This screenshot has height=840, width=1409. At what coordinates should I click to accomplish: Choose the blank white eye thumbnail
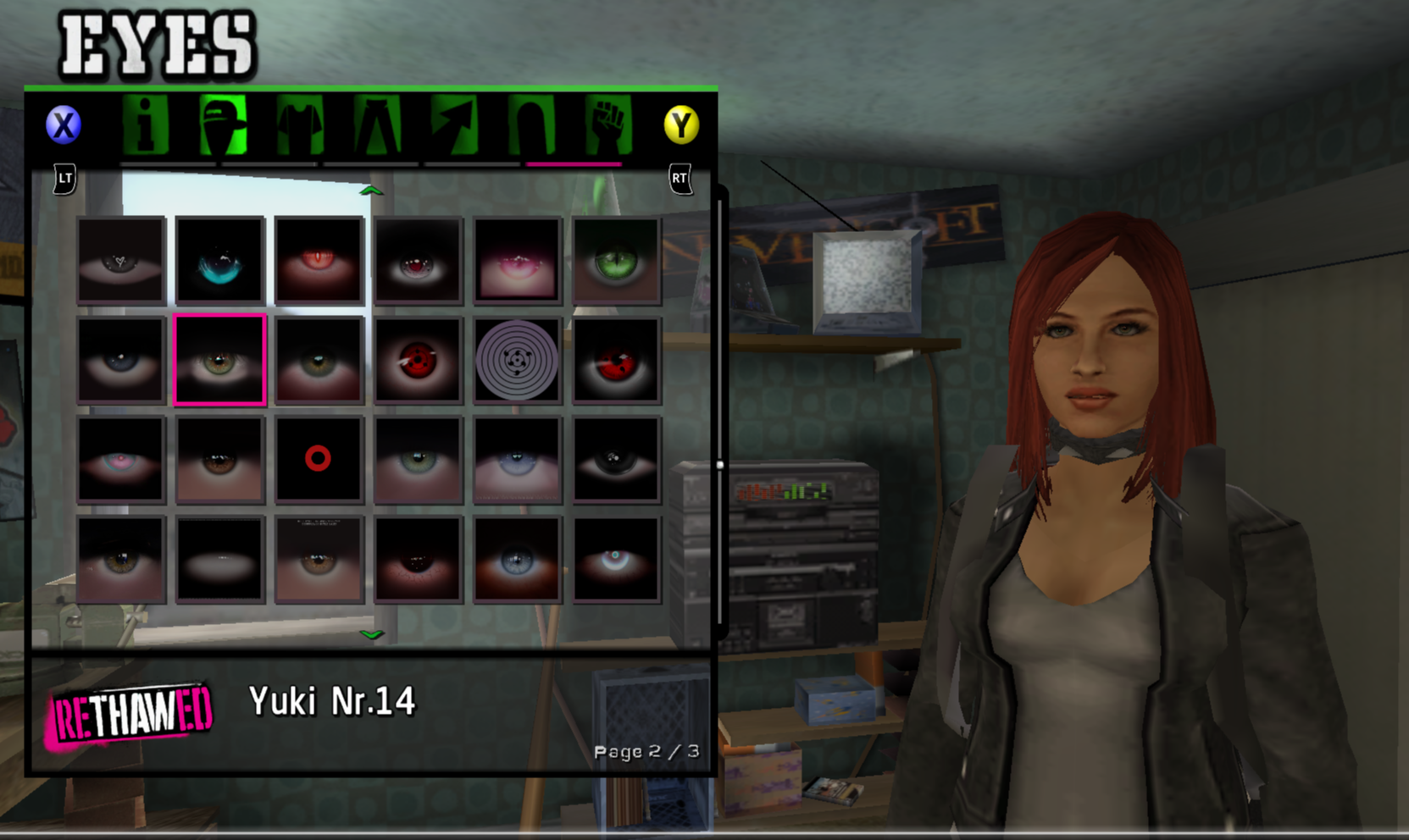220,559
